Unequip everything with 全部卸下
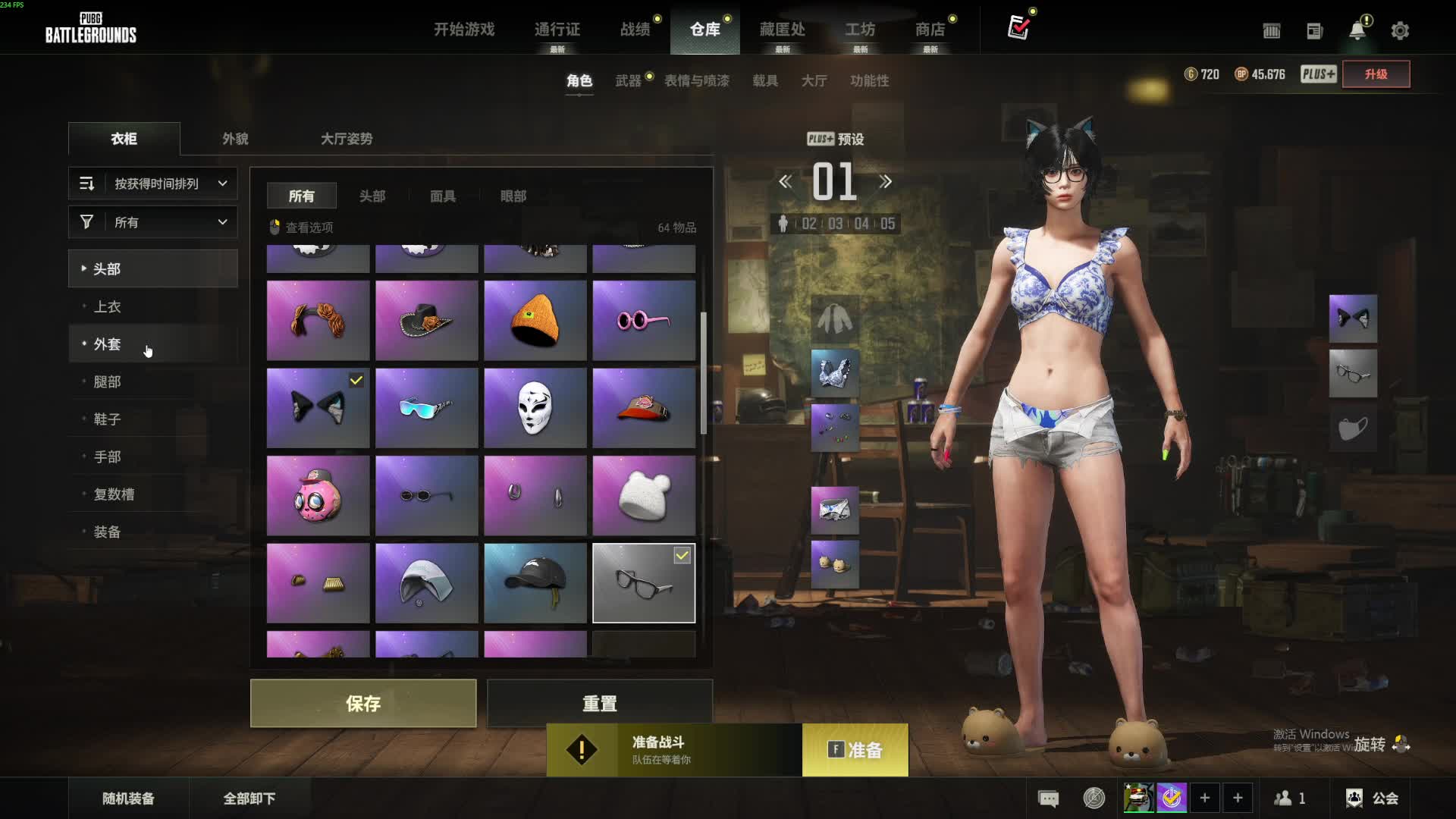The height and width of the screenshot is (819, 1456). point(249,799)
